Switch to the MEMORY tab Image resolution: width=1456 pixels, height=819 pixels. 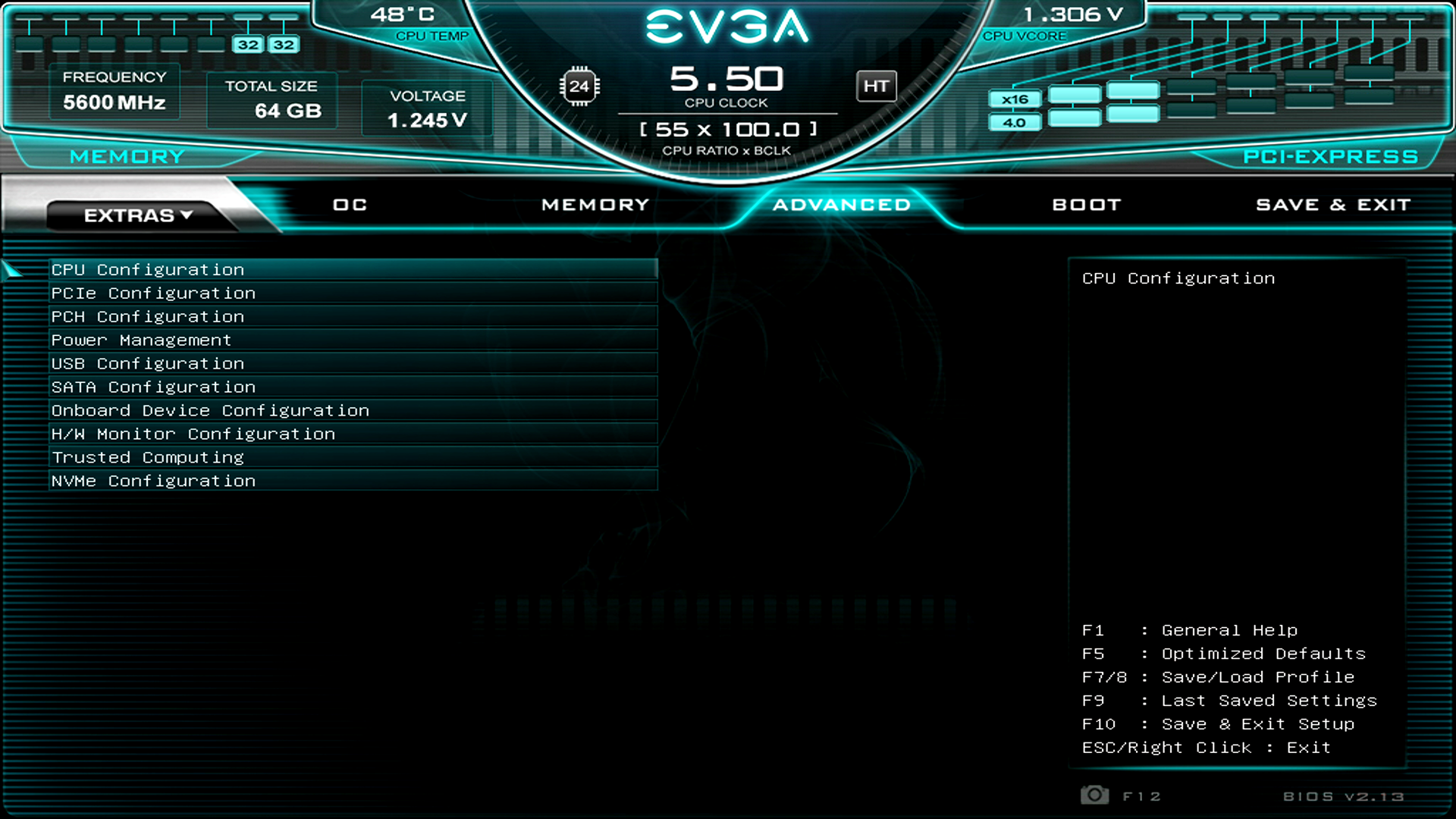pos(594,204)
